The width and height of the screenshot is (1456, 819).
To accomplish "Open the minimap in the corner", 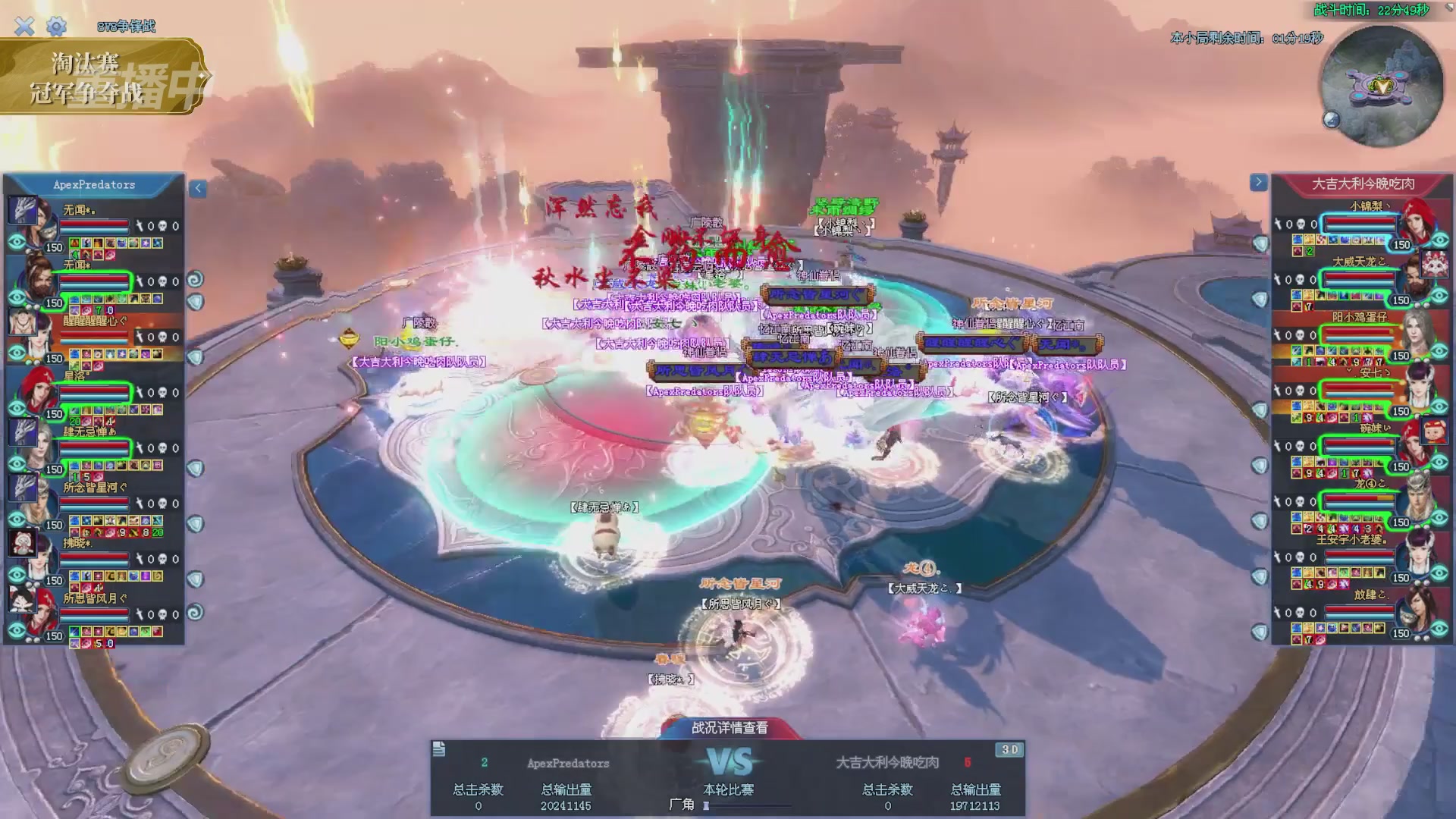I will point(1382,85).
